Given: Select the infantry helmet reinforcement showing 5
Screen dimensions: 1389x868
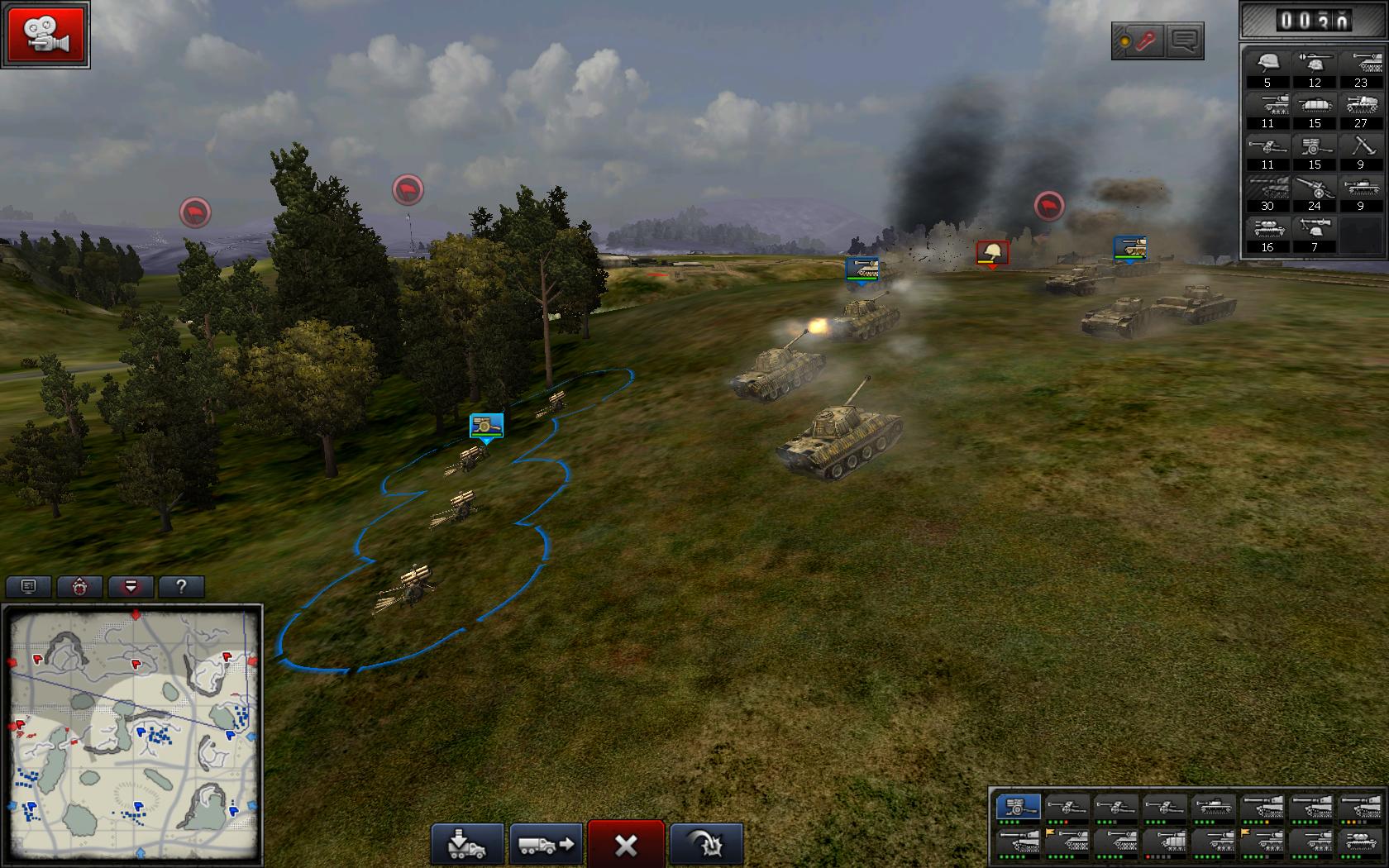Looking at the screenshot, I should (1267, 68).
